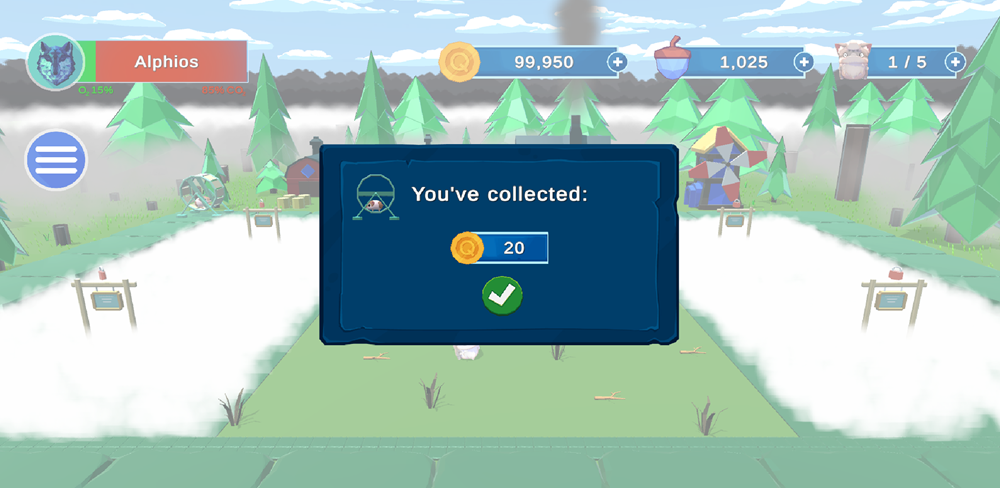Screen dimensions: 1000x488
Task: Buy more acorns using the plus button
Action: click(x=803, y=62)
